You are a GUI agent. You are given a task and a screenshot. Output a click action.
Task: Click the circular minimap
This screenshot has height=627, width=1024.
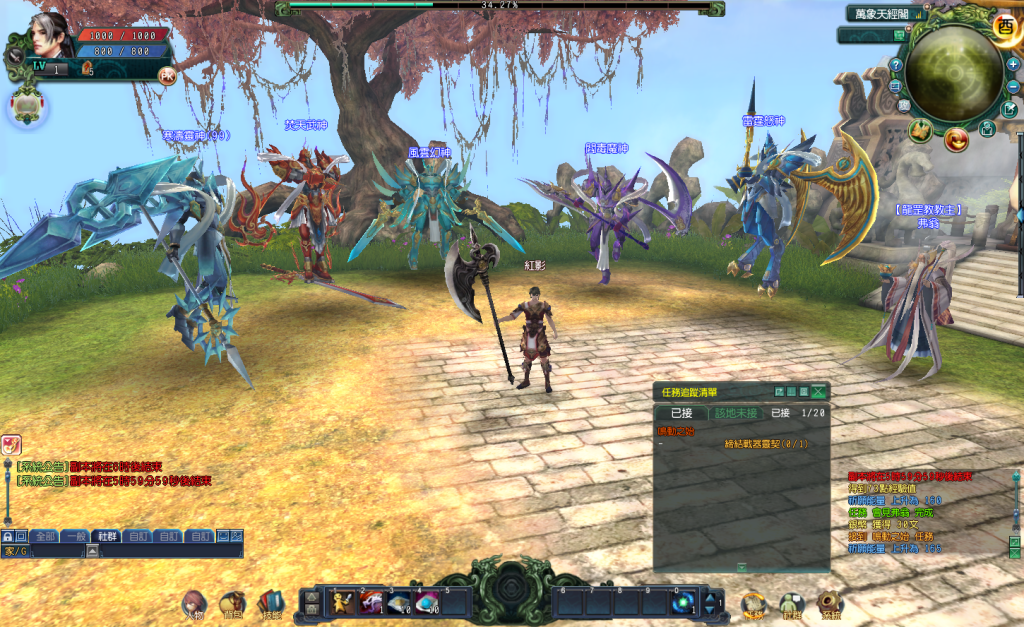(954, 73)
